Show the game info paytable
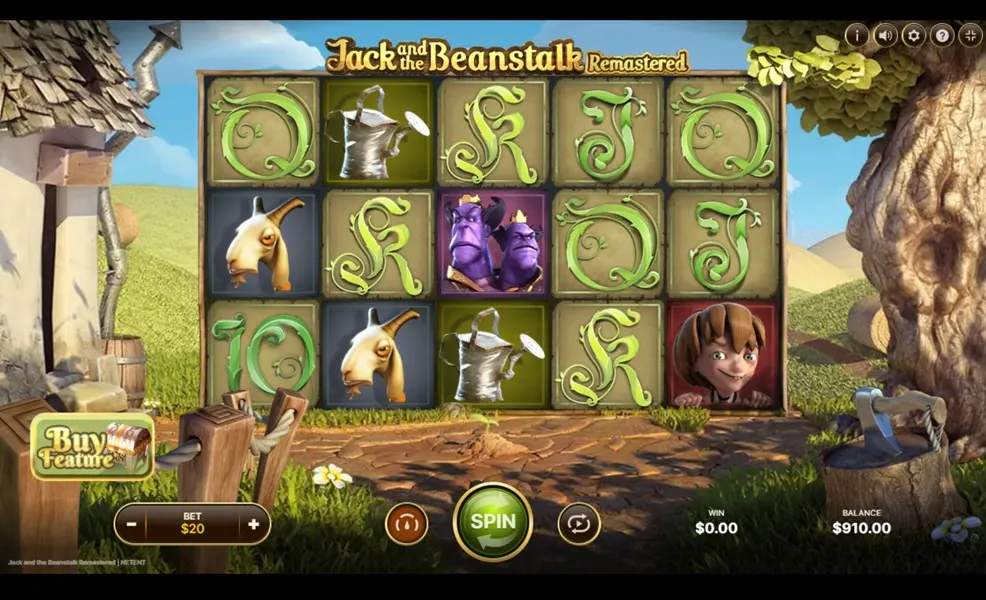986x600 pixels. (x=856, y=35)
